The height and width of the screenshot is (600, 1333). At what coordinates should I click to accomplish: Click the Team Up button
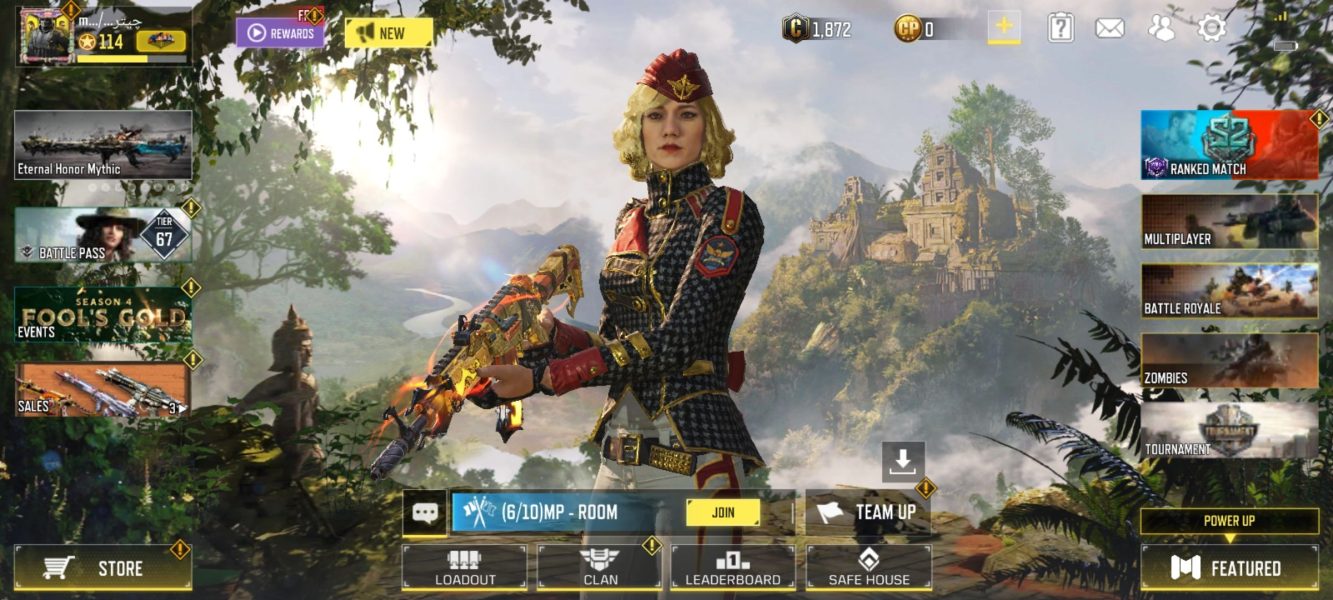[868, 512]
